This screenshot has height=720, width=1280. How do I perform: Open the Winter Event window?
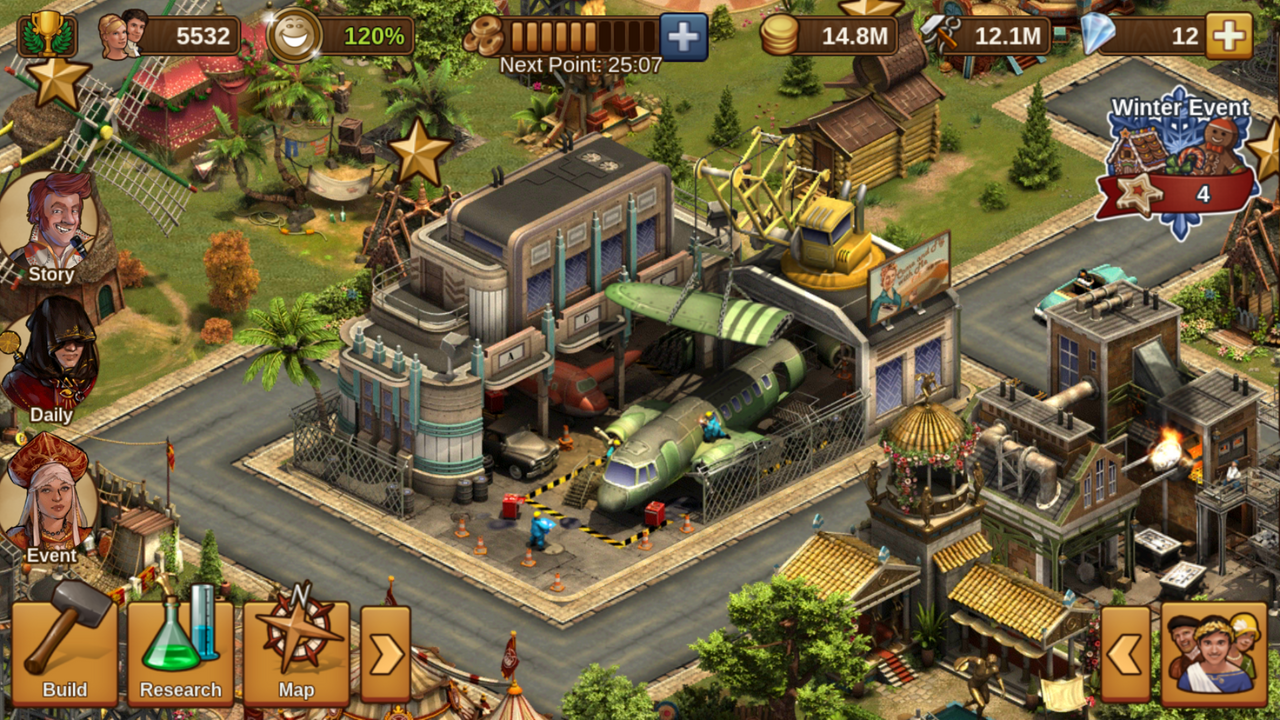pyautogui.click(x=1180, y=165)
